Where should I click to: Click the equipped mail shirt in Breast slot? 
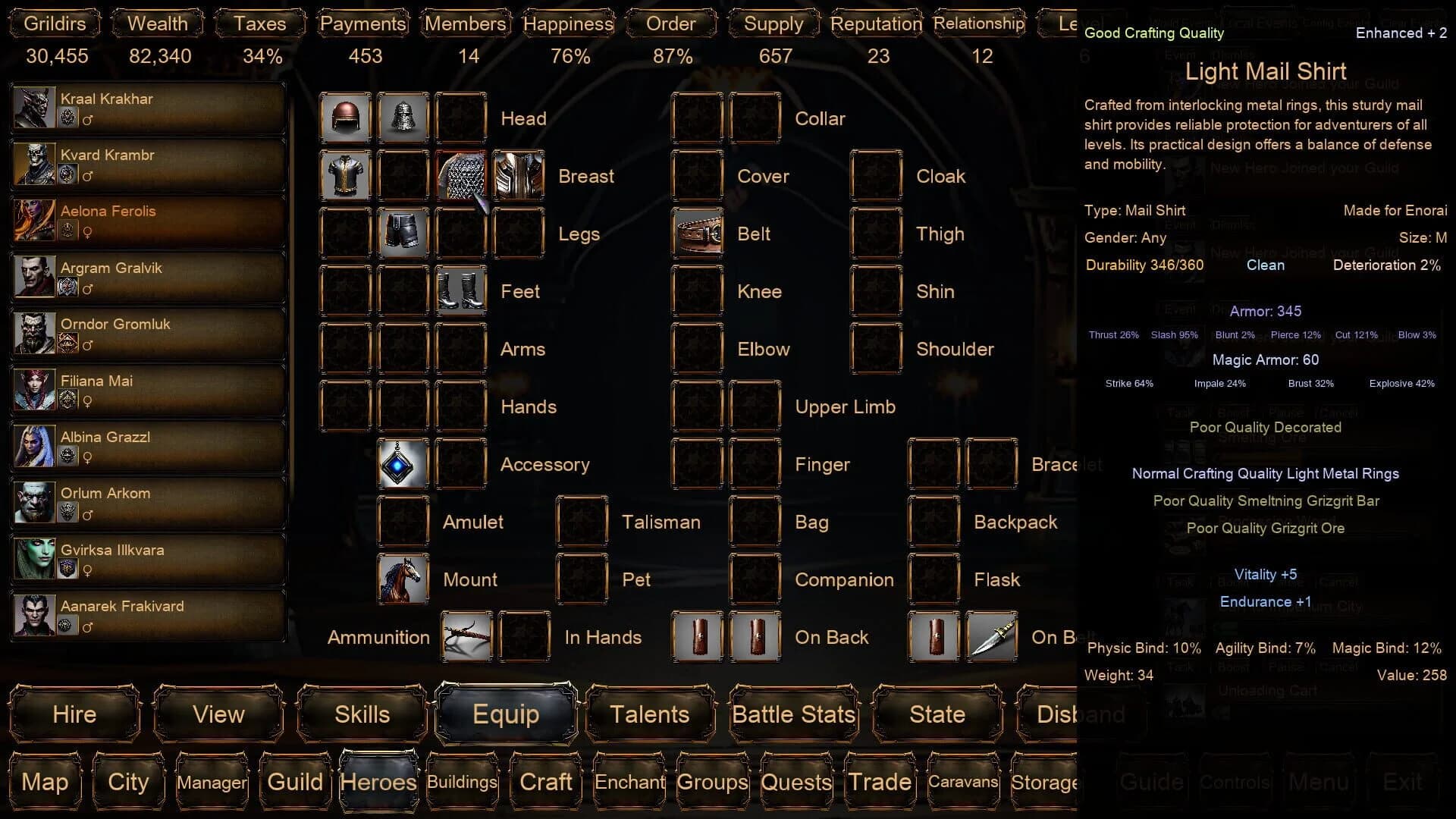pos(461,175)
